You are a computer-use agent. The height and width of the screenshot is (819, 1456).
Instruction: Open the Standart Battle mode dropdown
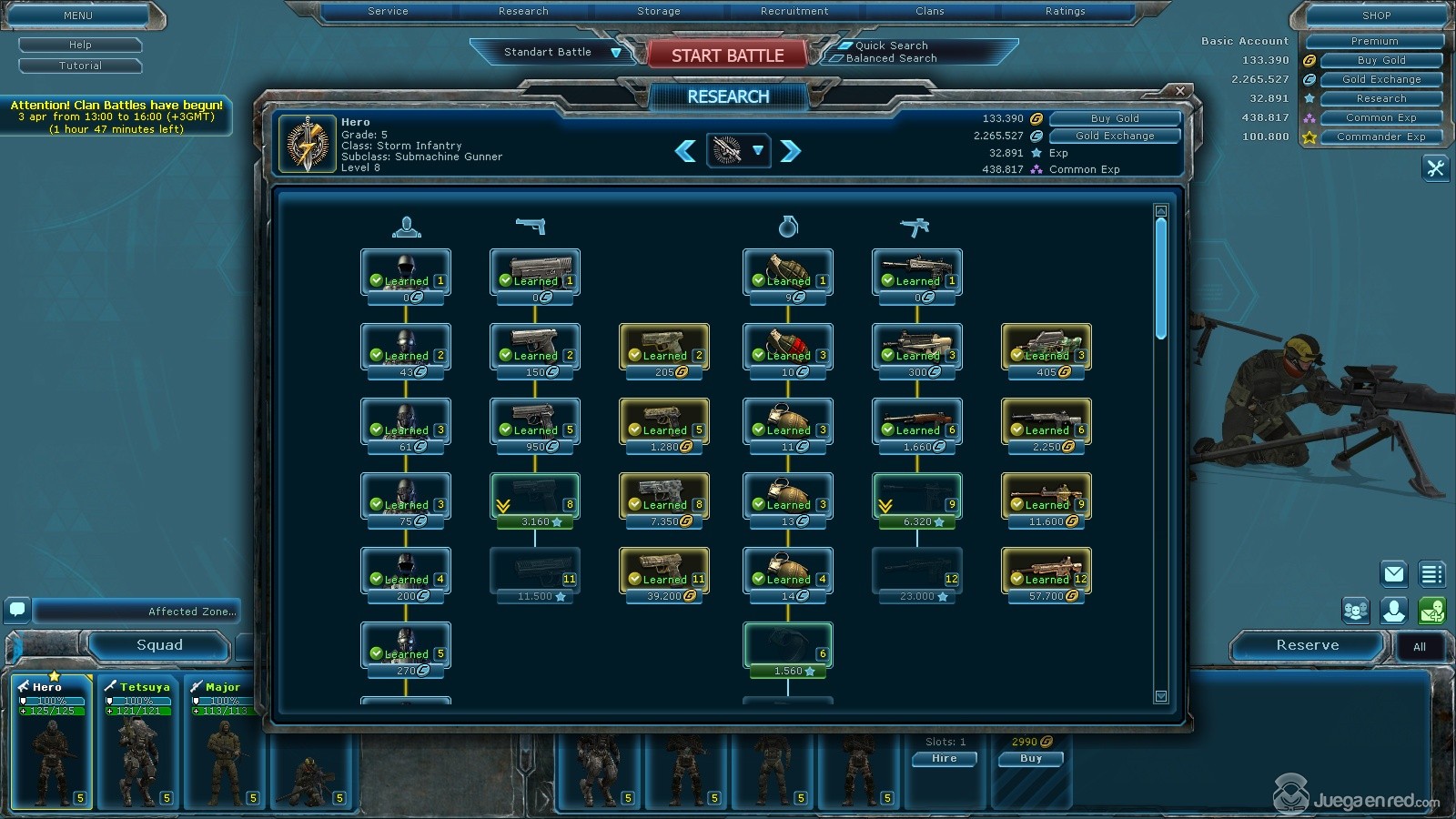(616, 53)
